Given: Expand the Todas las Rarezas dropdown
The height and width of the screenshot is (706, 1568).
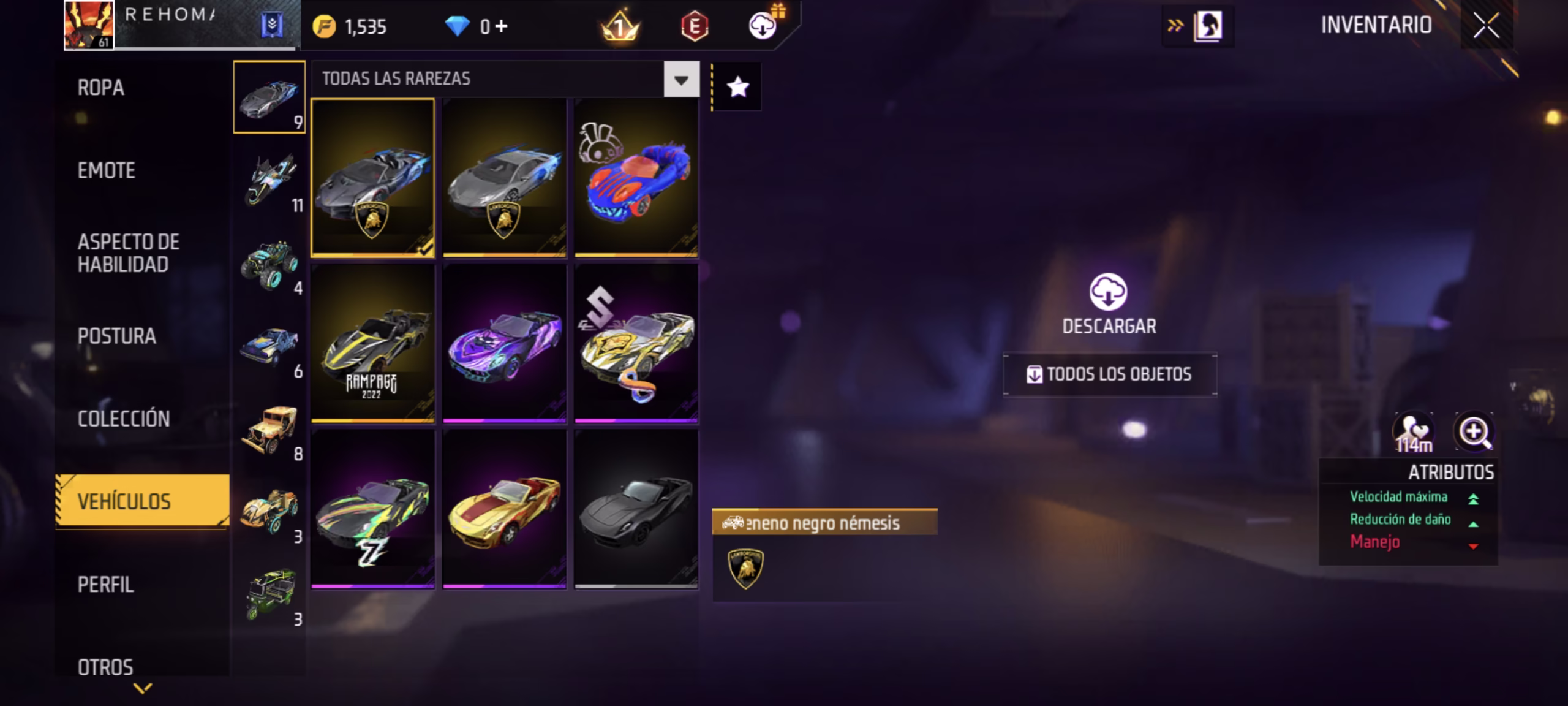Looking at the screenshot, I should tap(681, 80).
